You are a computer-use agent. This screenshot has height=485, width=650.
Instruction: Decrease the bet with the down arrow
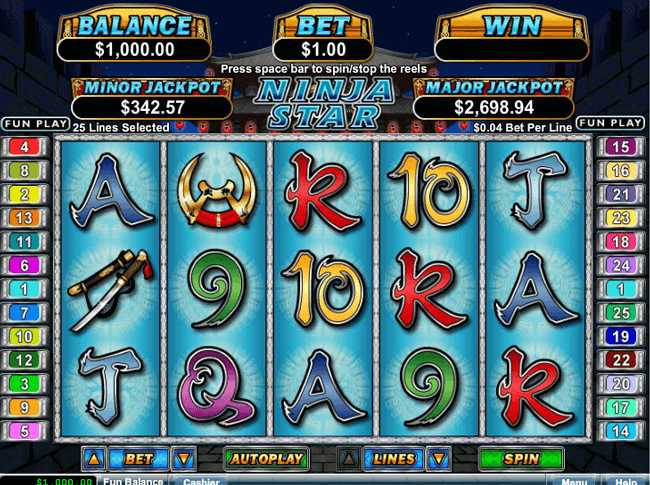(x=183, y=460)
